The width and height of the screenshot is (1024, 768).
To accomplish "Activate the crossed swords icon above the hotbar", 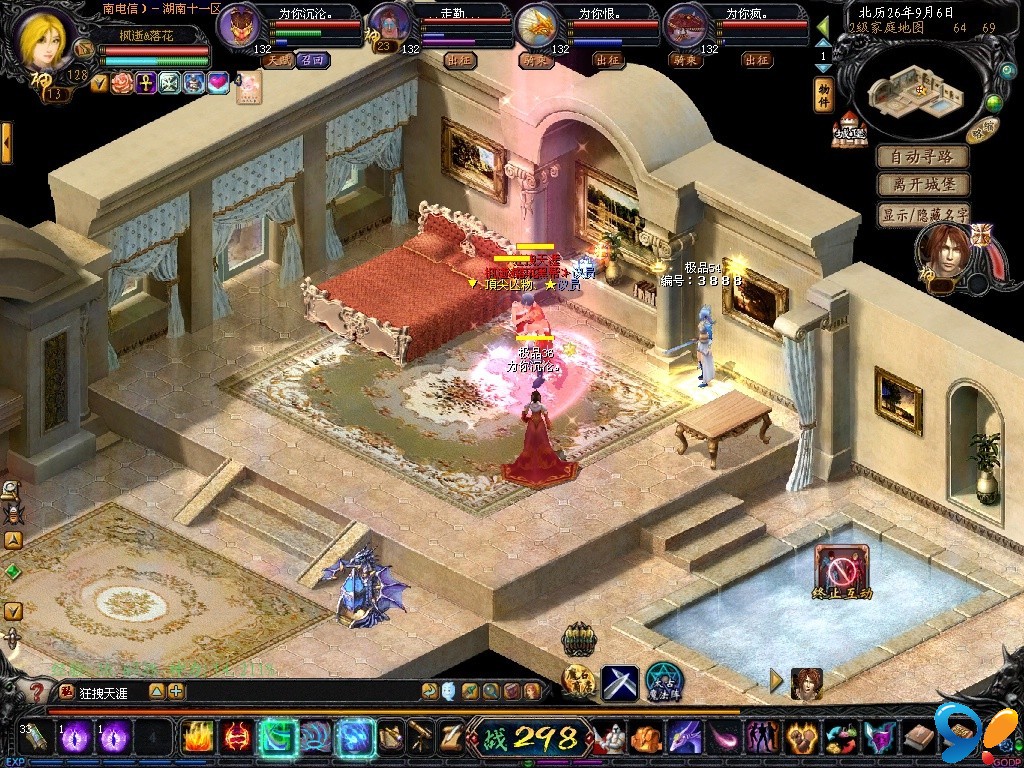I will click(618, 682).
